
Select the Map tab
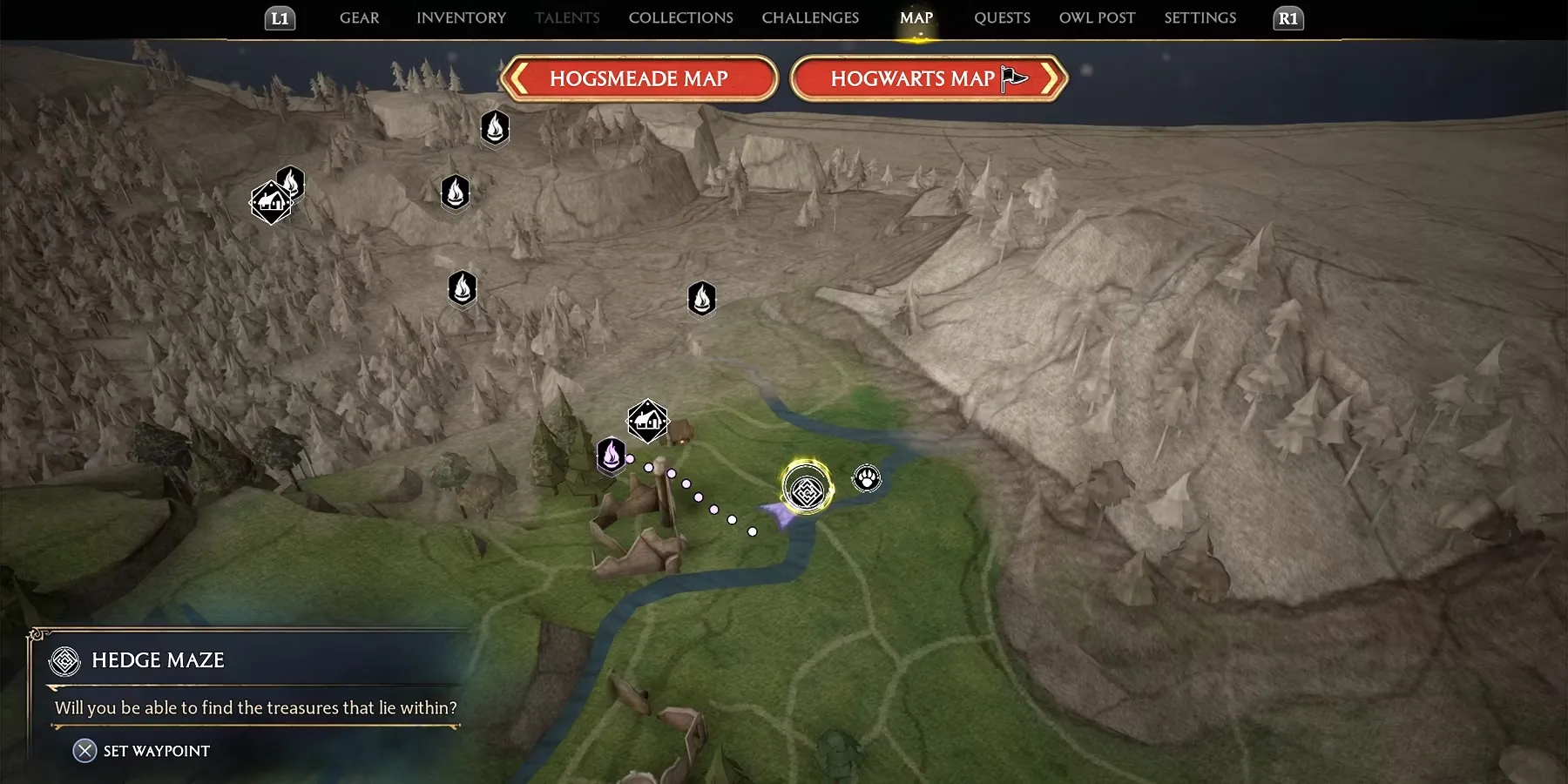tap(916, 18)
